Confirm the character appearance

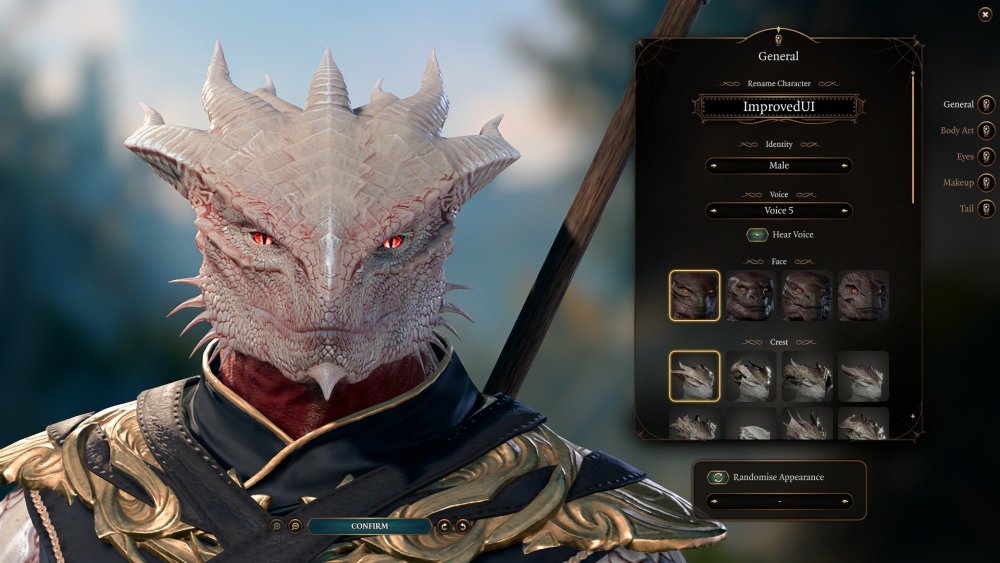[369, 526]
